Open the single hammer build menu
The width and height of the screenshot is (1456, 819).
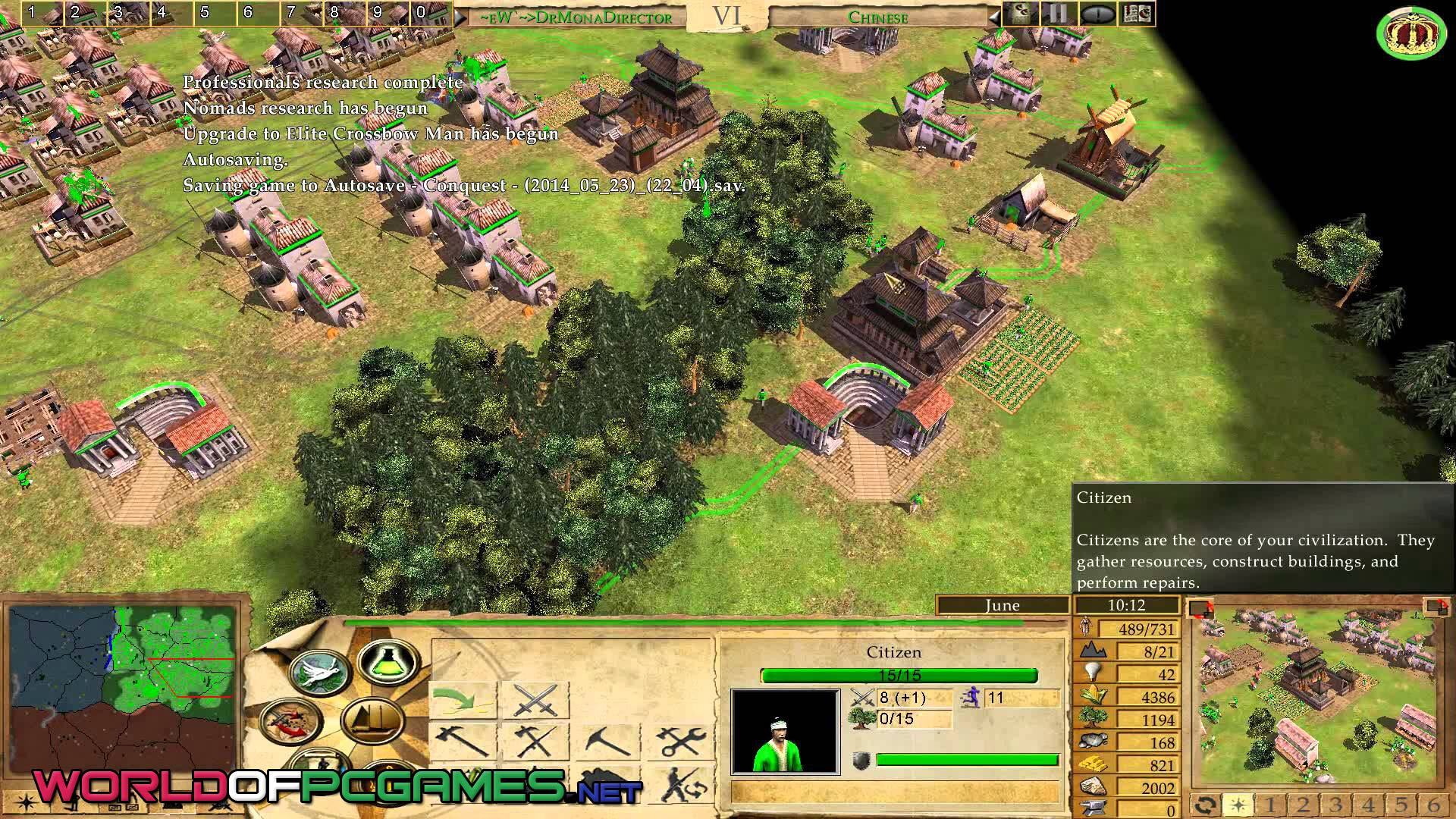(462, 740)
